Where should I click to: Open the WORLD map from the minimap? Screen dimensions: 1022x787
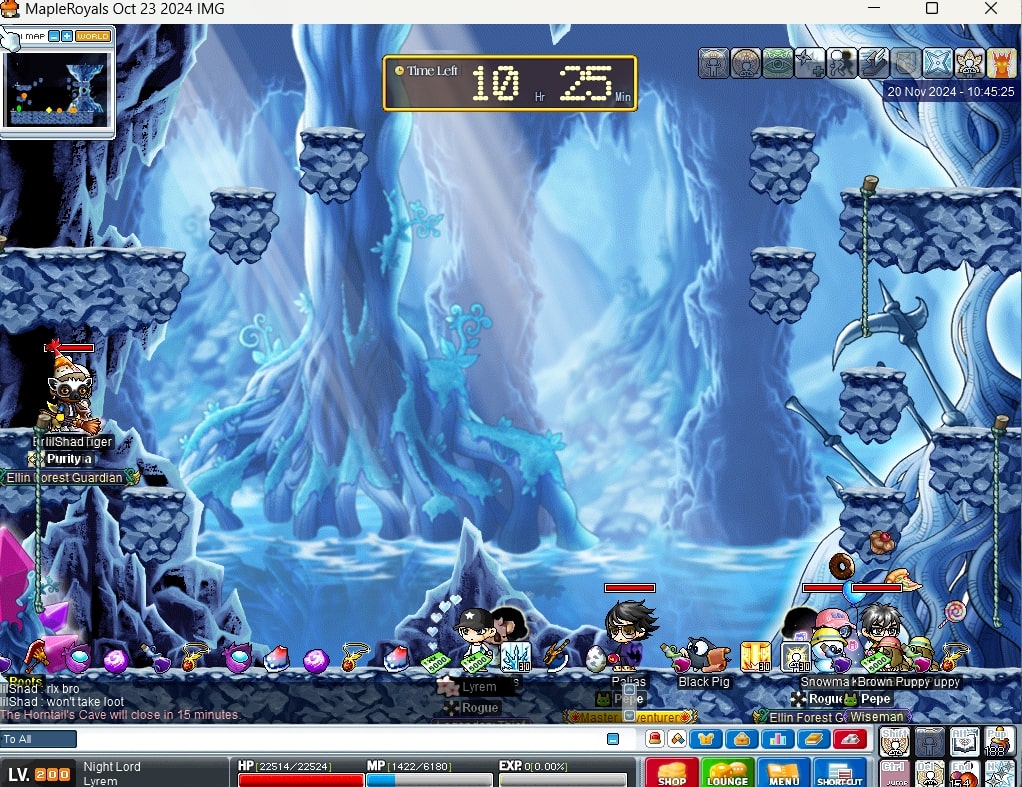point(93,37)
